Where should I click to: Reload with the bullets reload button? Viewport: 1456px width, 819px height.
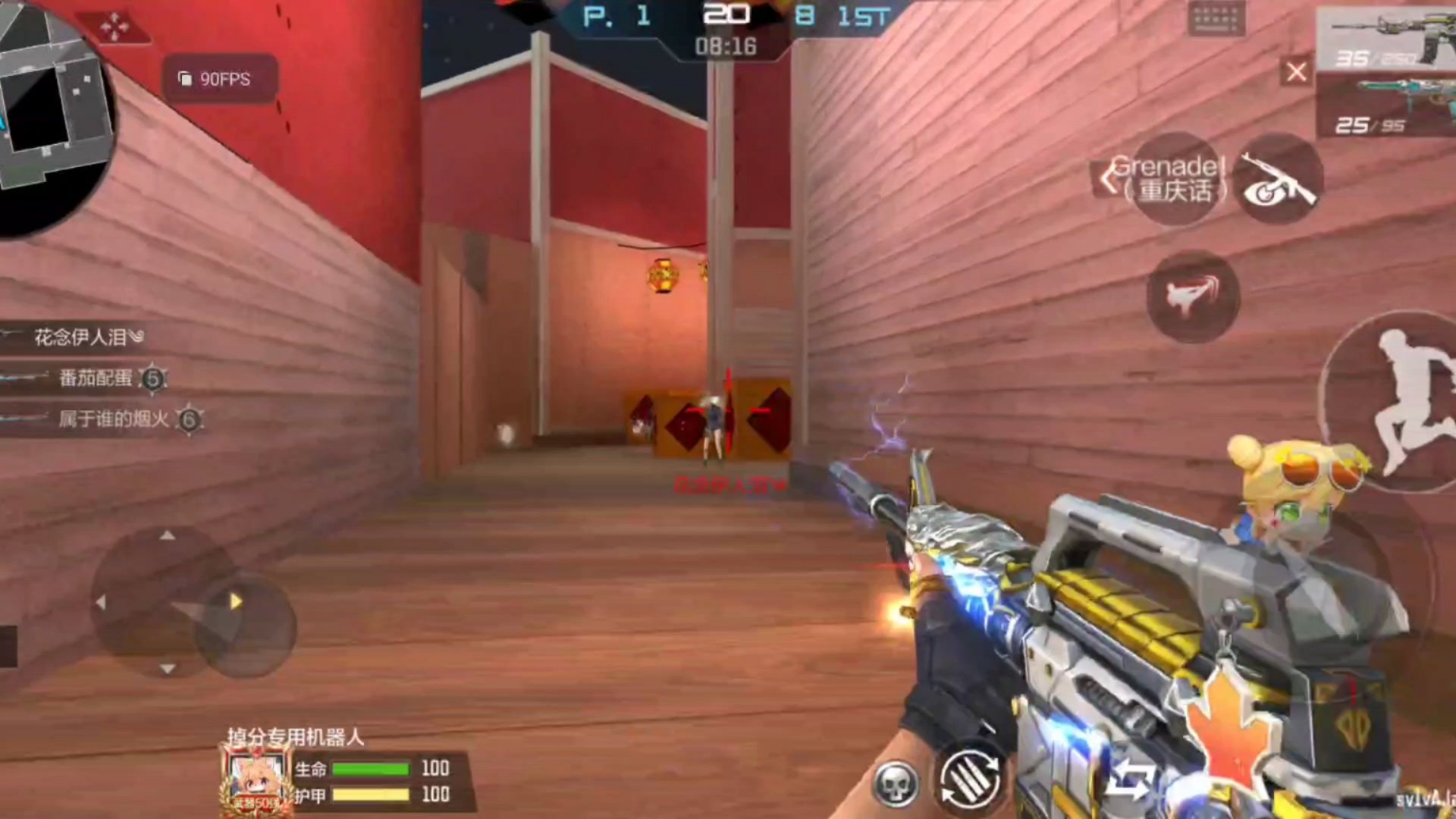point(970,779)
